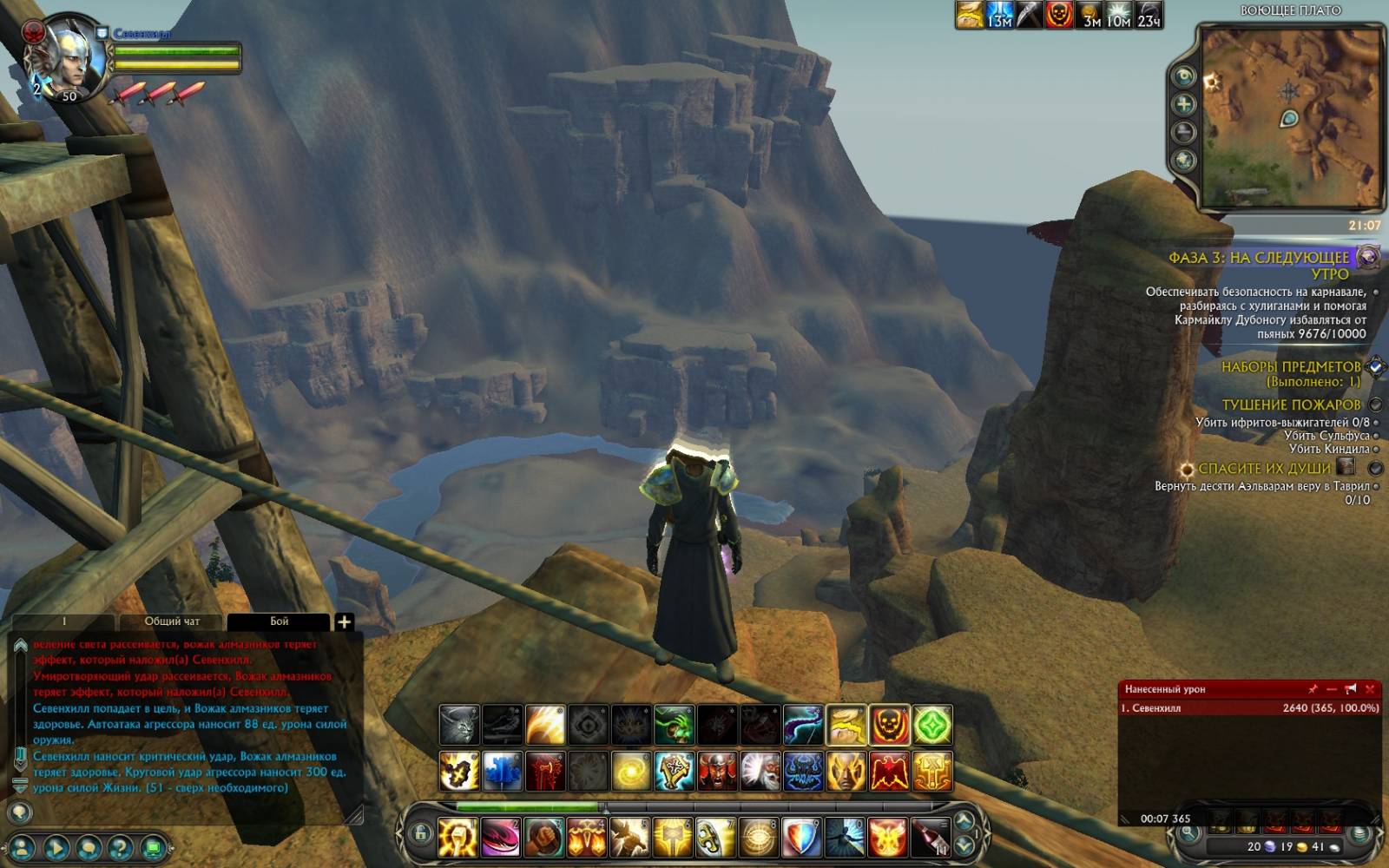Cast the blue puzzle piece ability

click(x=502, y=772)
